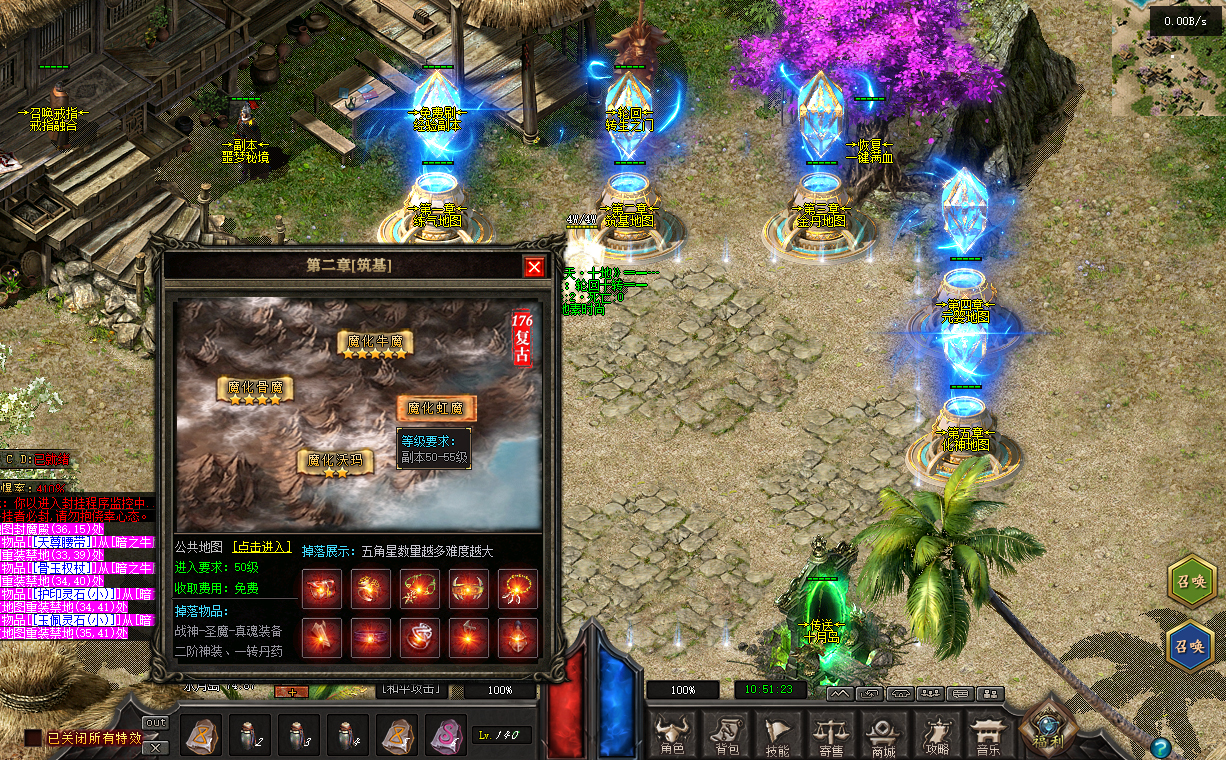Open the 角色 character panel

coord(672,735)
